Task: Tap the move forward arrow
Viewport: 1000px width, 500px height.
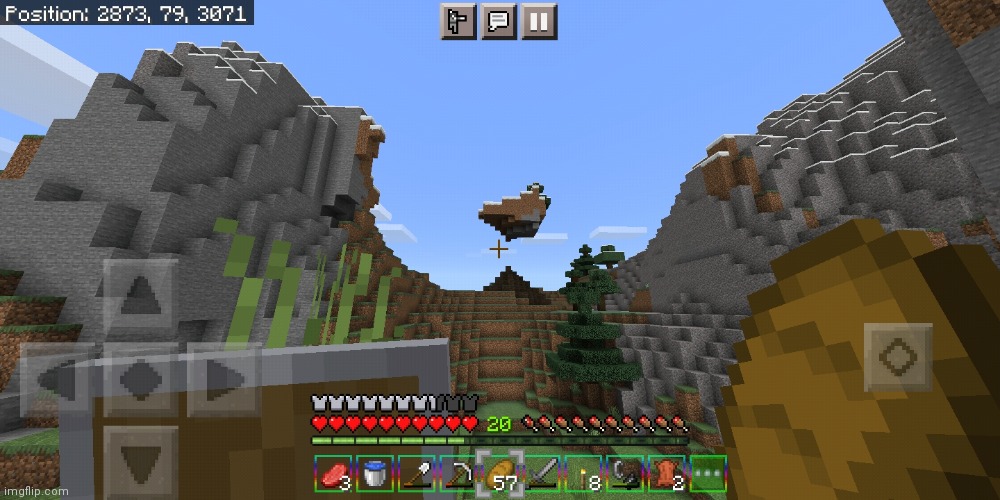Action: [141, 296]
